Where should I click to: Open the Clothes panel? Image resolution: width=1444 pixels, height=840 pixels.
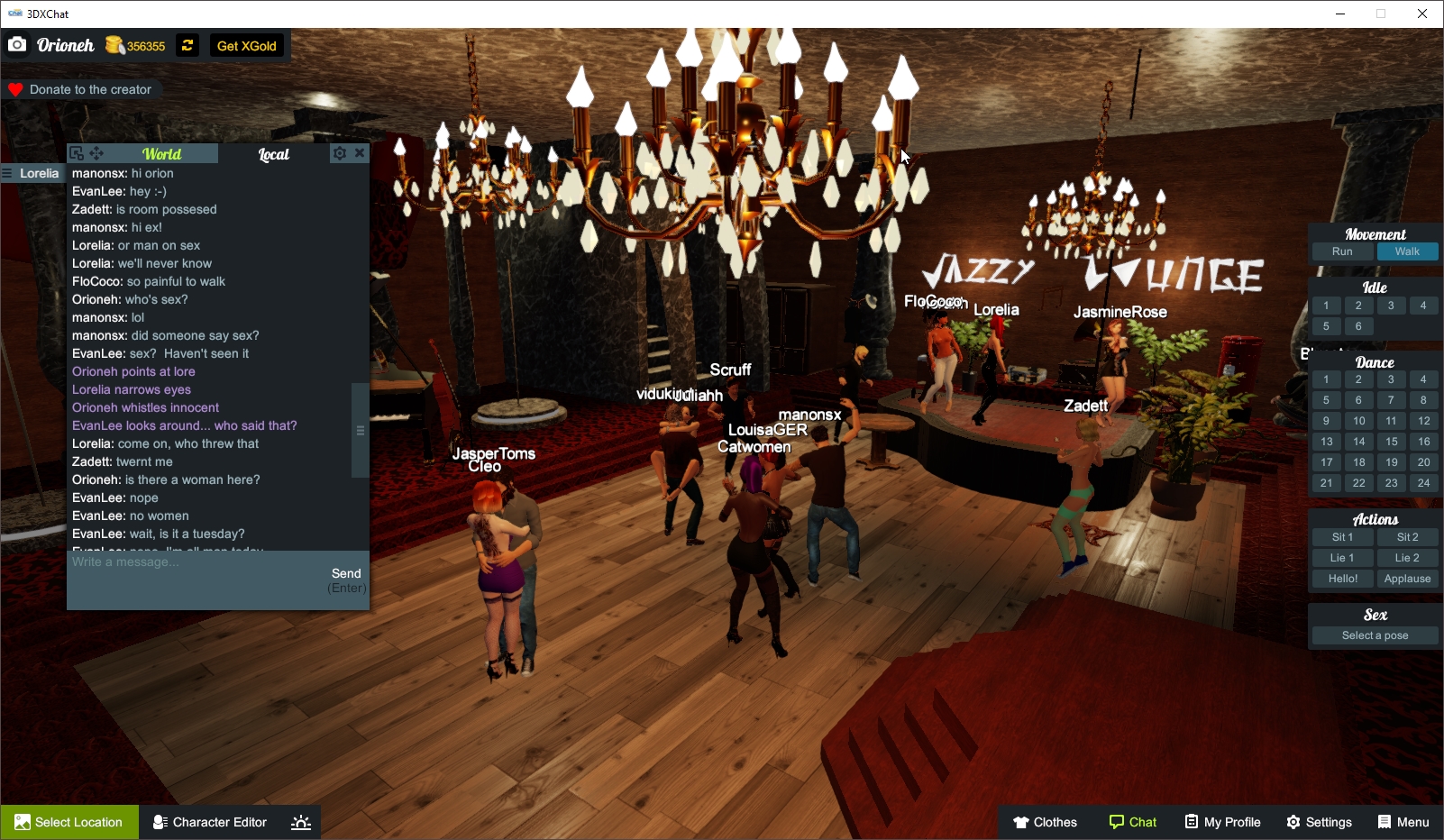click(x=1045, y=821)
